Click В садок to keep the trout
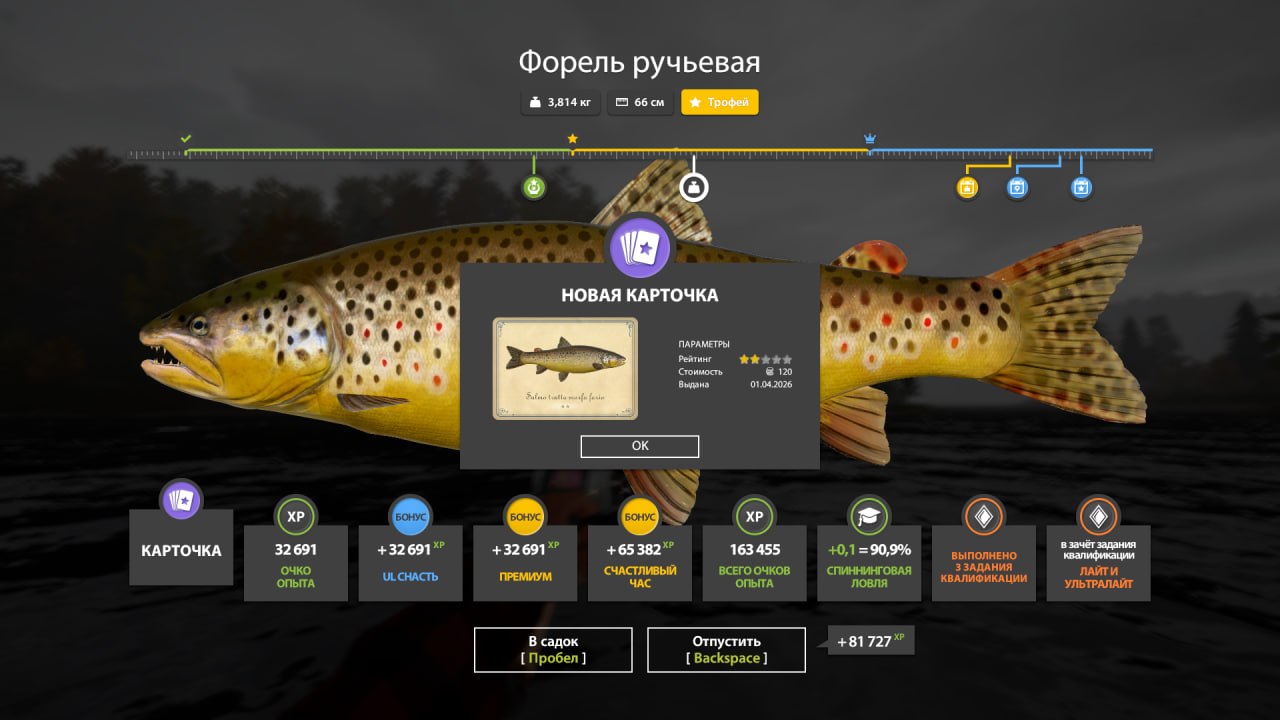 552,649
